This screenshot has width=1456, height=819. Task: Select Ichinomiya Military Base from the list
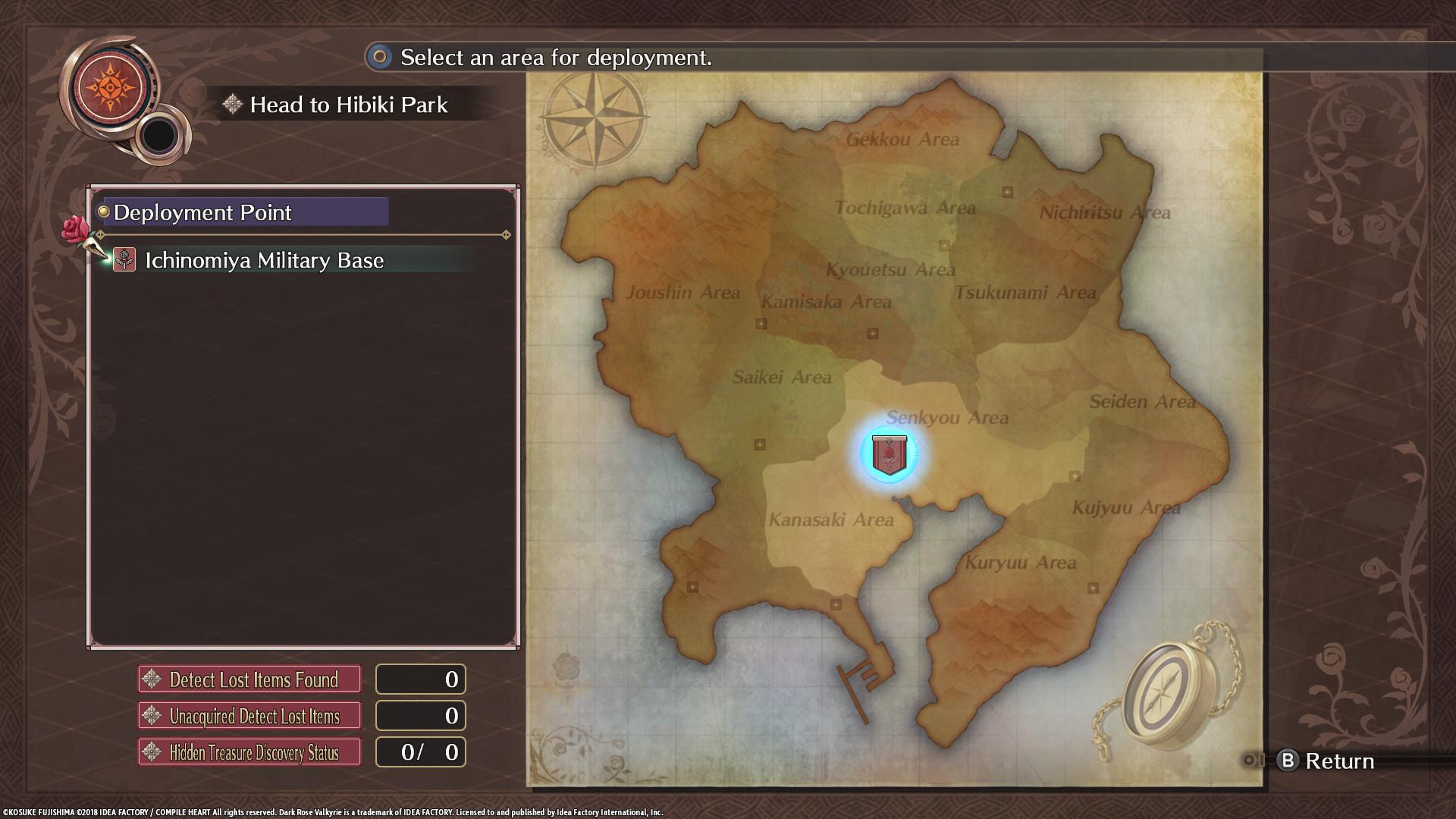(x=263, y=260)
